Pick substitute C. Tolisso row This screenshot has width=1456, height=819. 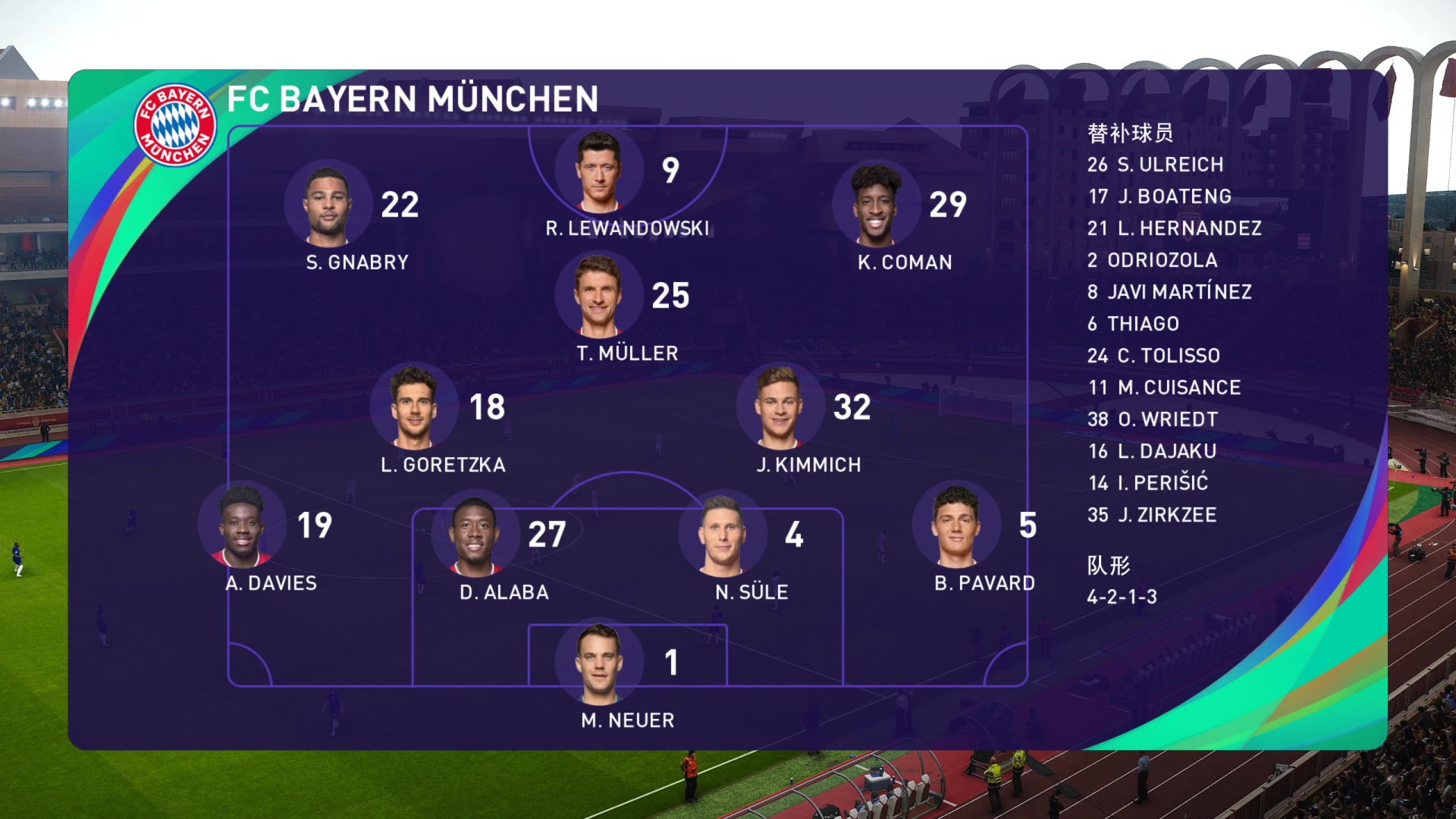click(1153, 356)
